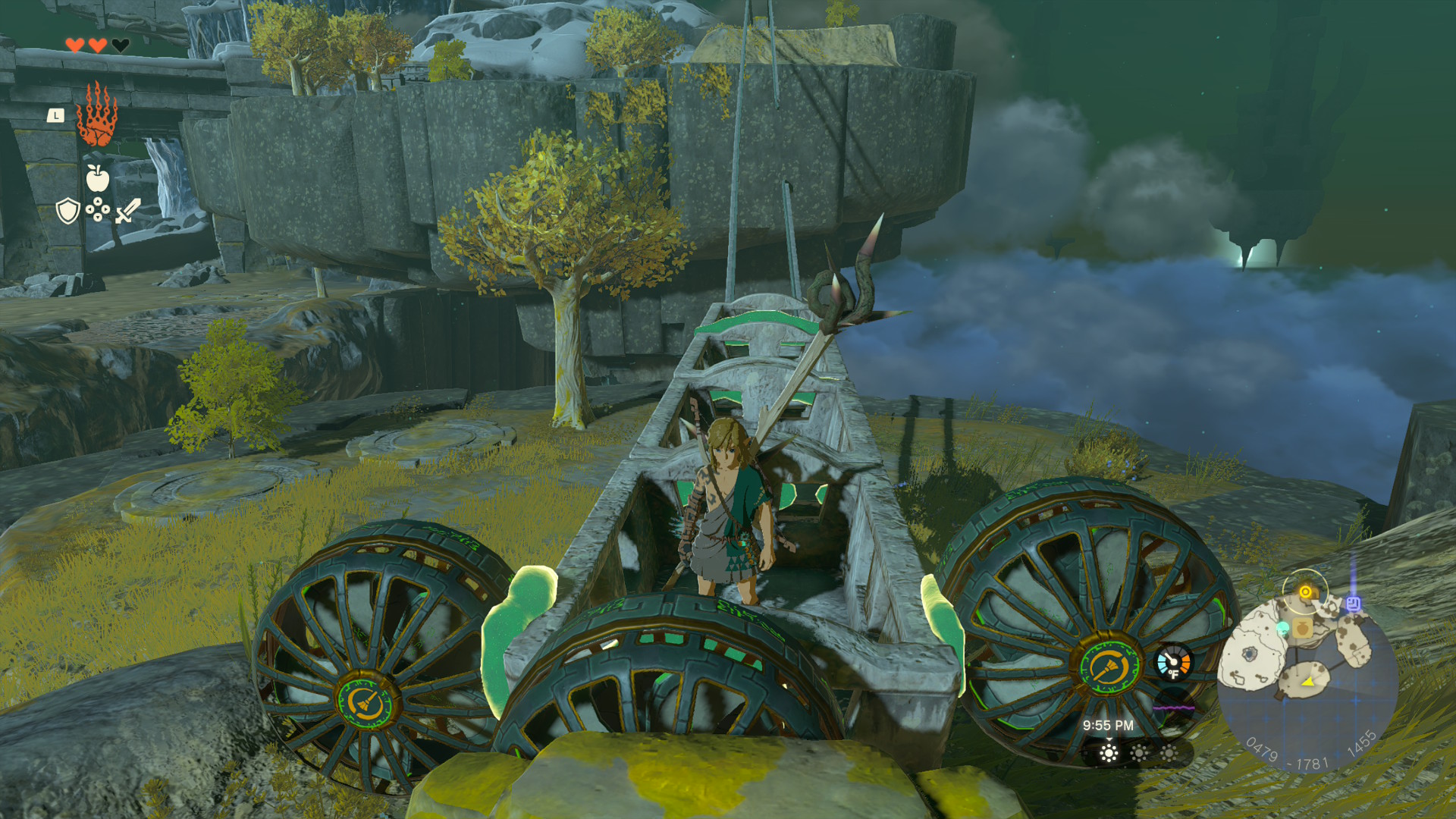Click the blue shrine marker on minimap
Viewport: 1456px width, 819px height.
tap(1353, 604)
